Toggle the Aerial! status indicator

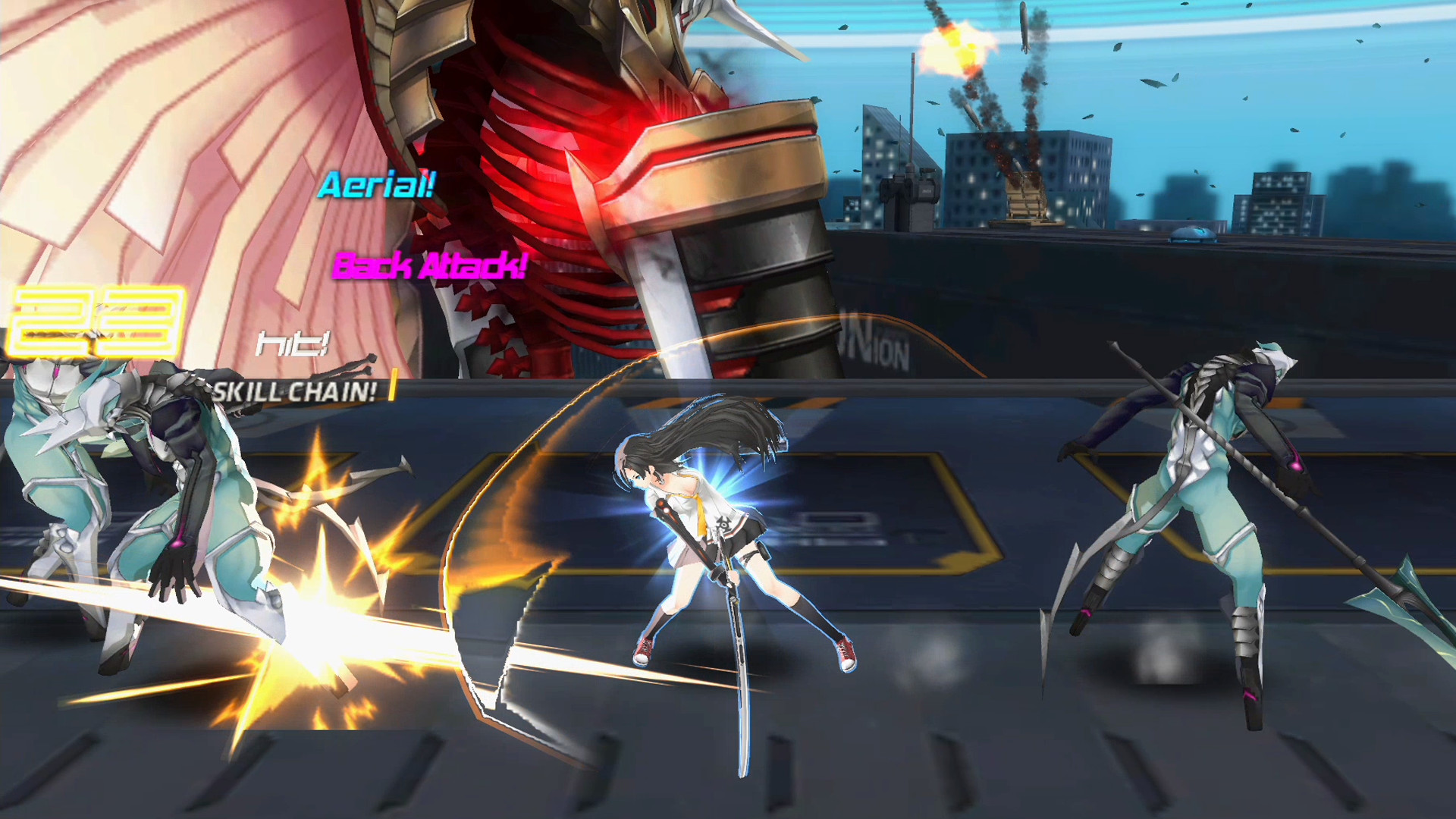[377, 186]
